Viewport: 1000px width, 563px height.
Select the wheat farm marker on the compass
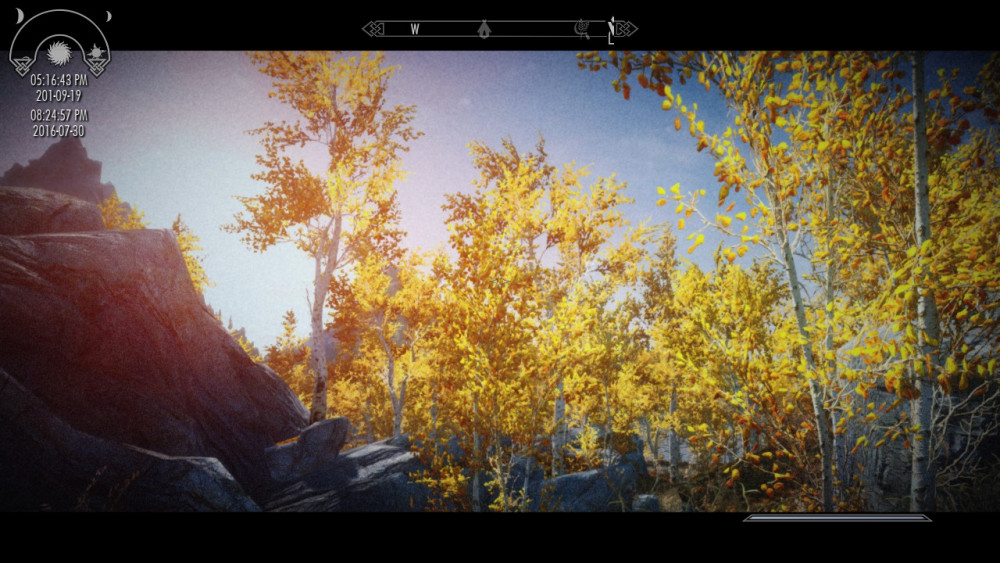[x=581, y=29]
